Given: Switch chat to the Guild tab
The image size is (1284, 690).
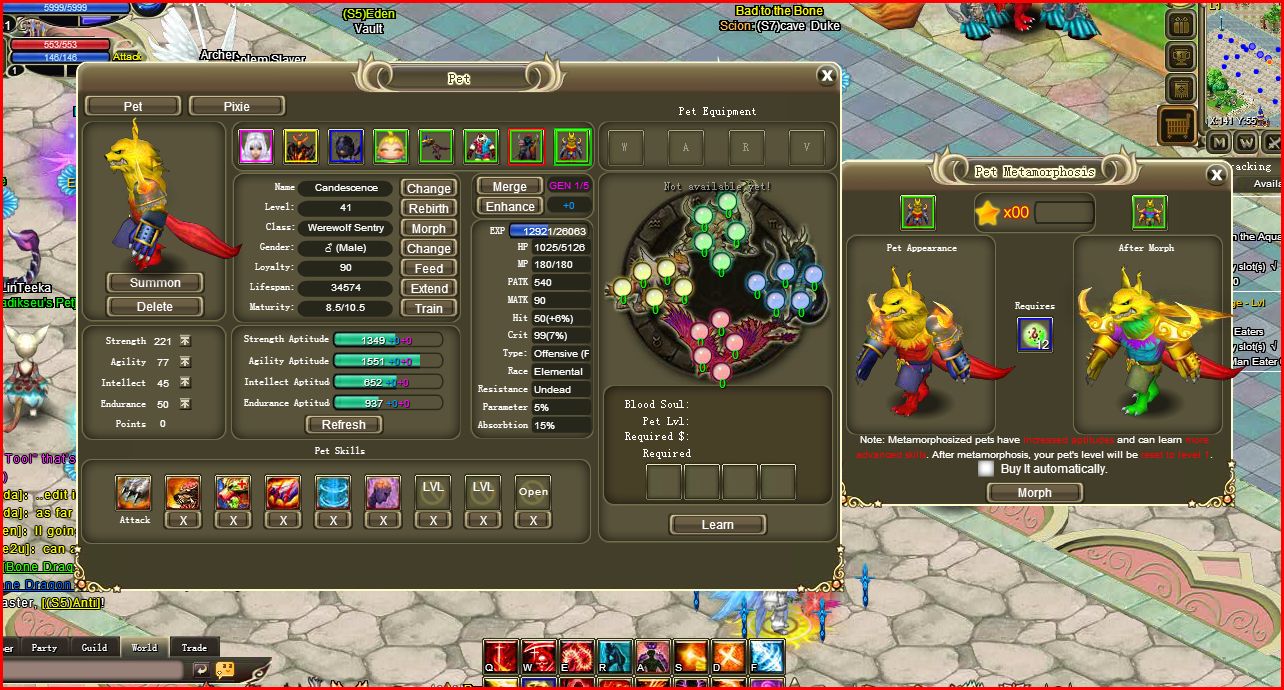Looking at the screenshot, I should click(x=94, y=647).
